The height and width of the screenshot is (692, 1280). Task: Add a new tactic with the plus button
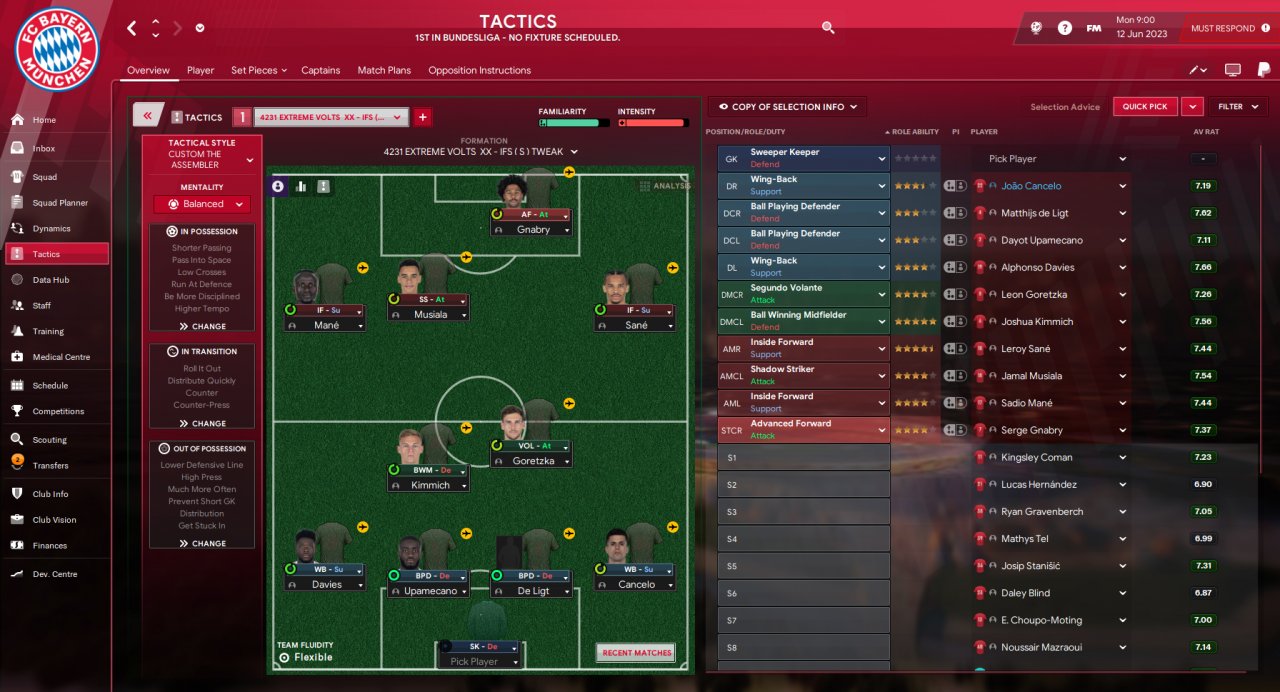422,117
